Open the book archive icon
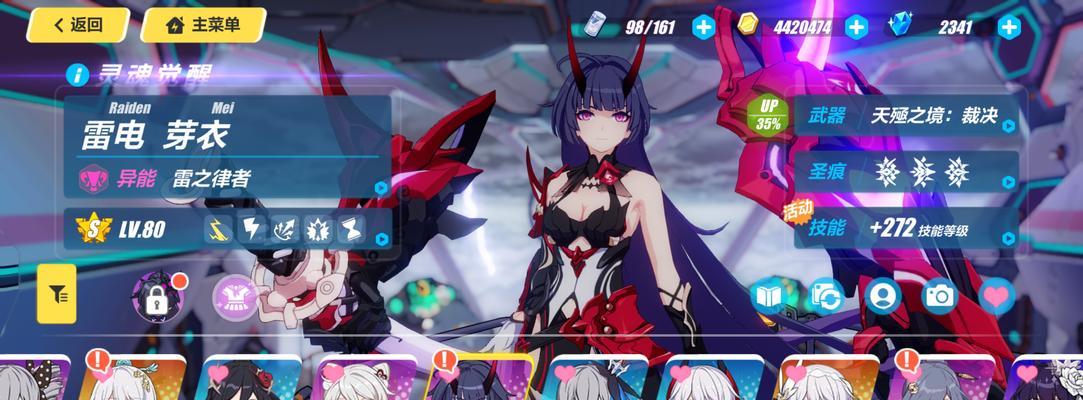The width and height of the screenshot is (1083, 400). point(770,296)
